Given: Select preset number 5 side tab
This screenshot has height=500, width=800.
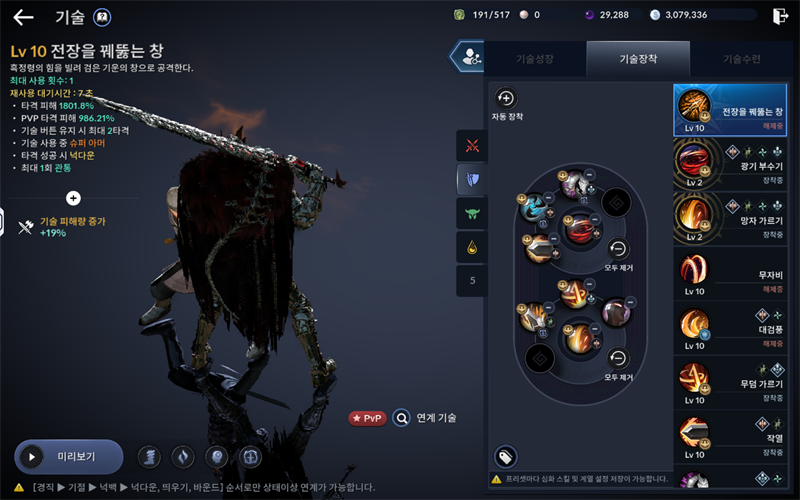Looking at the screenshot, I should [471, 280].
